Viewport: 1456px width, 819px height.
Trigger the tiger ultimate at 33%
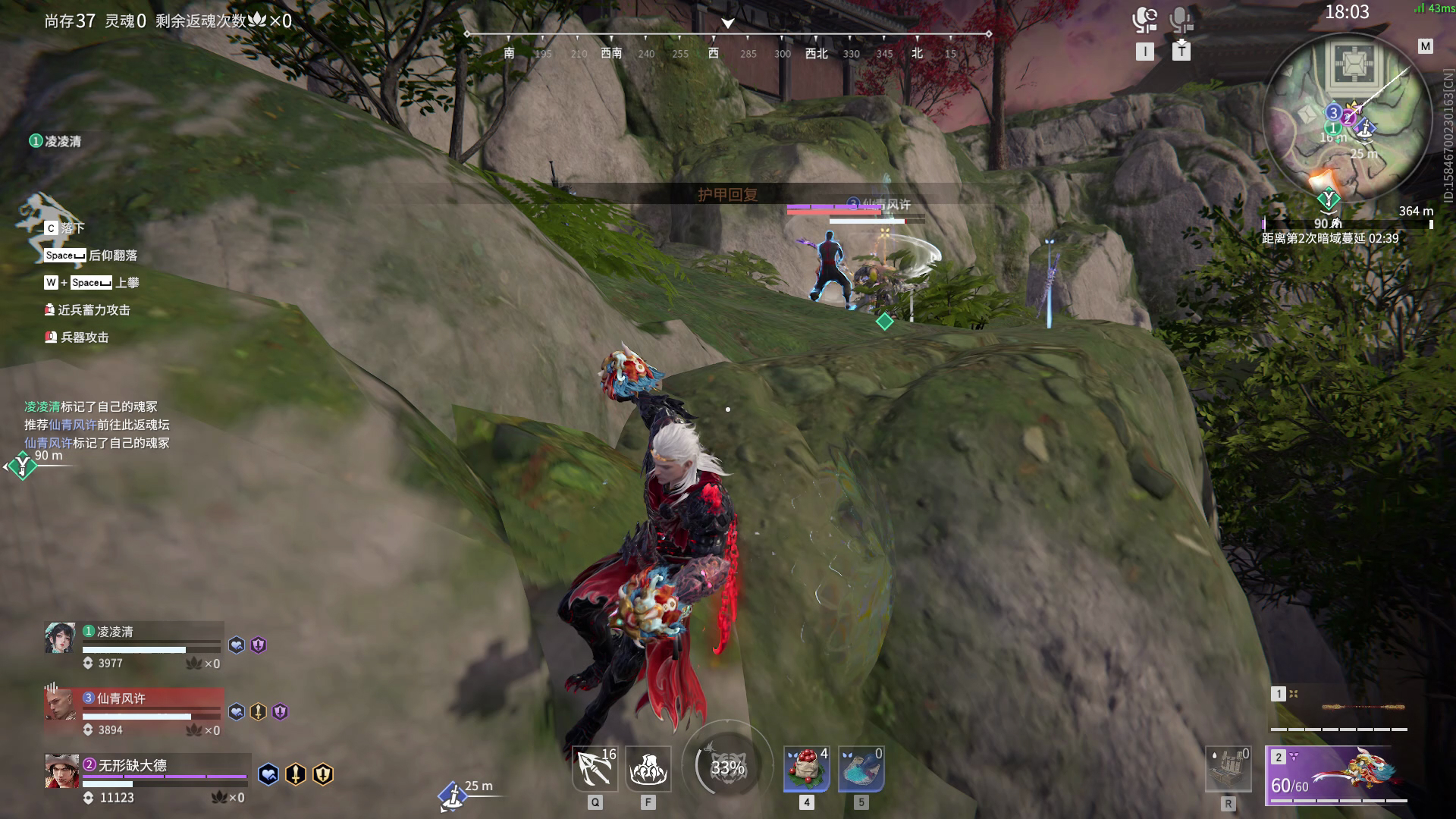pyautogui.click(x=727, y=767)
